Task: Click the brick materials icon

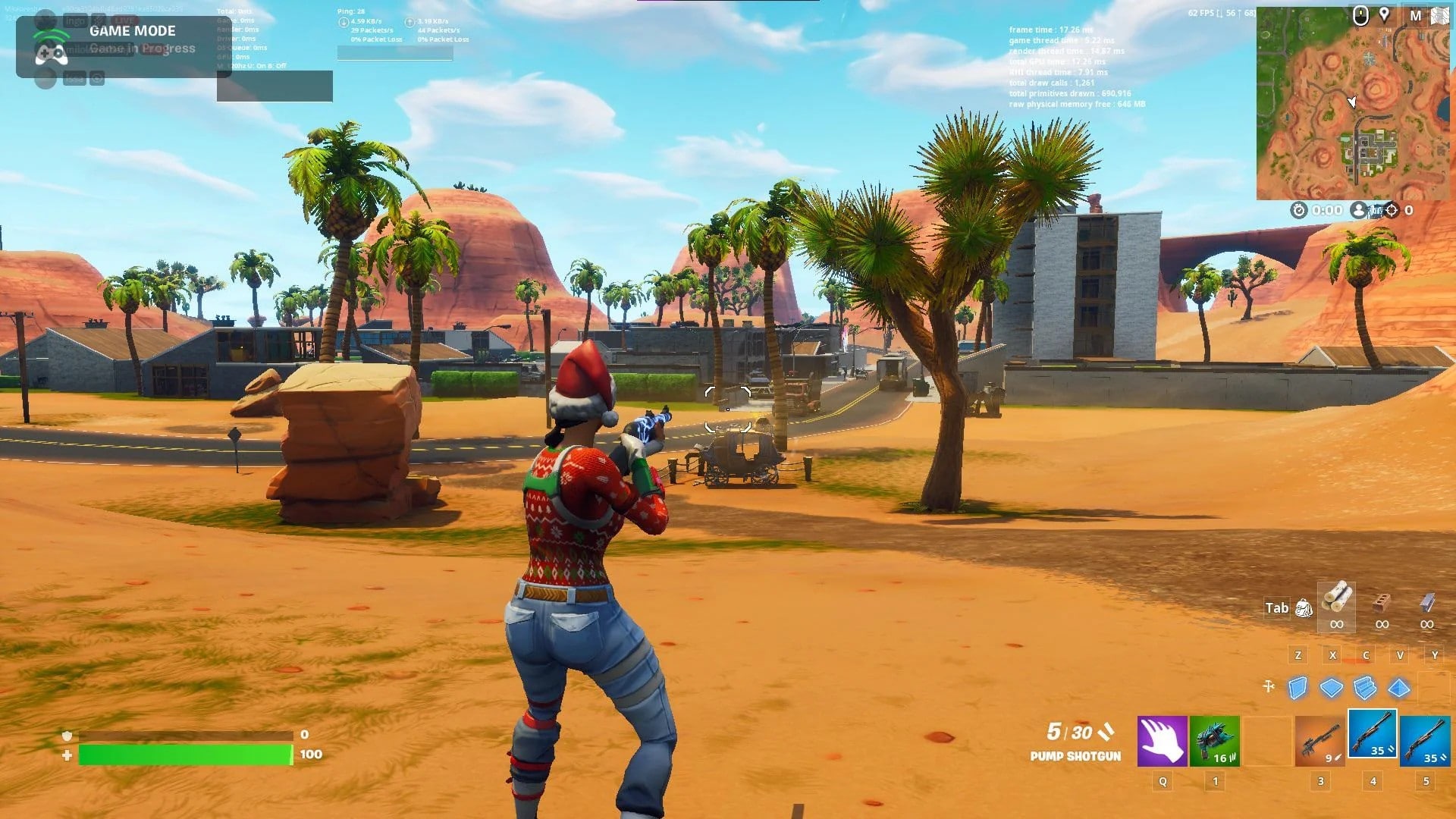Action: pos(1379,601)
